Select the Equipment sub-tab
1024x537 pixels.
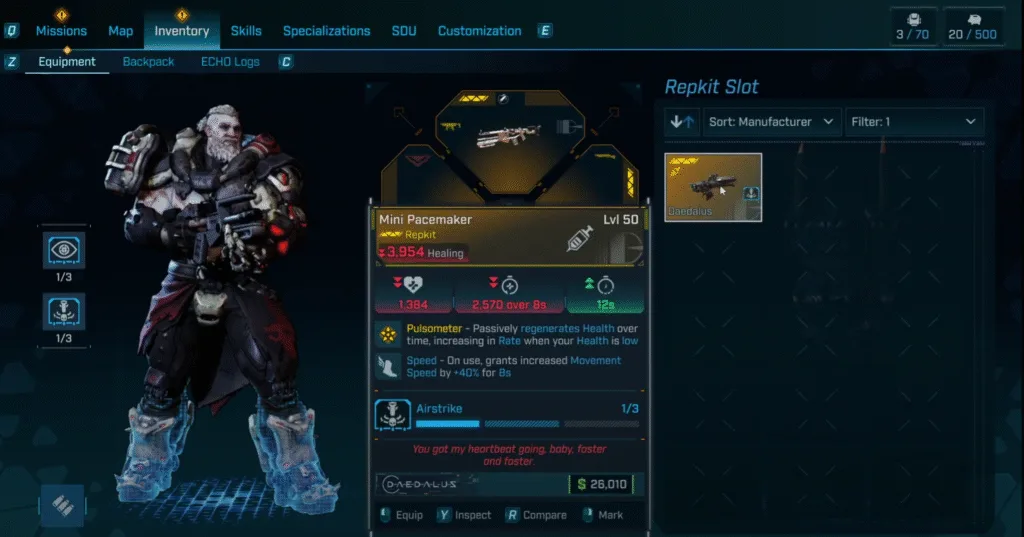[67, 62]
